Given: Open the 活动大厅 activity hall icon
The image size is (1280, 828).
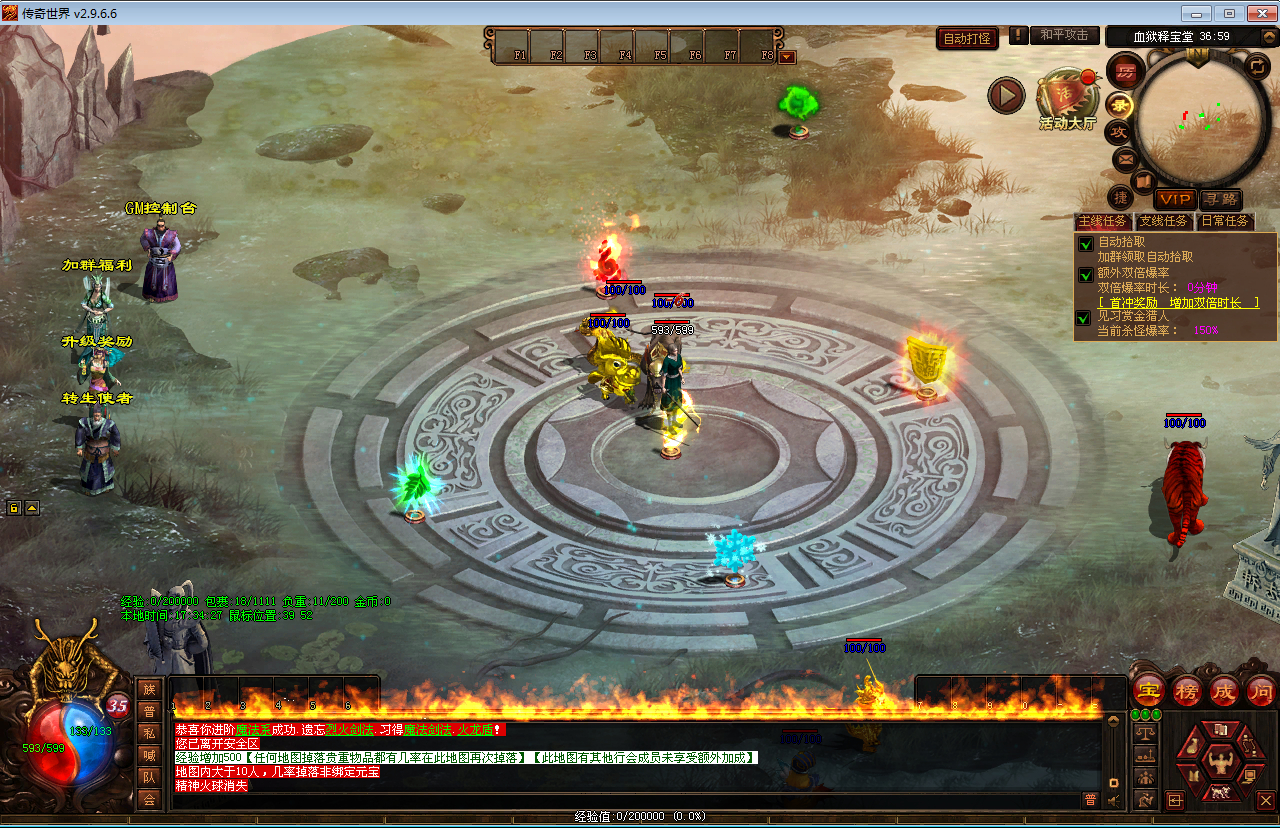Looking at the screenshot, I should click(1066, 100).
